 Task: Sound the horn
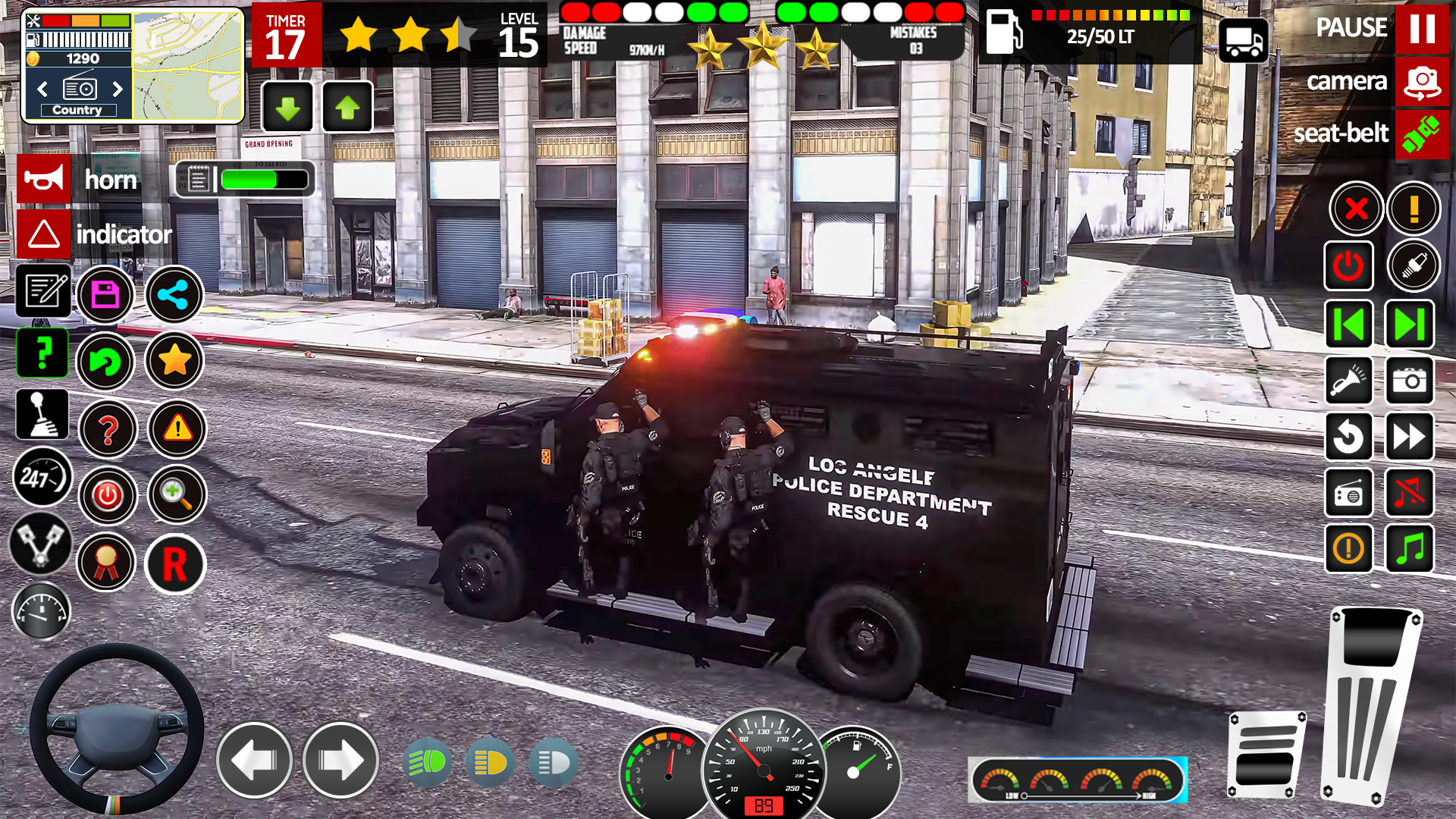click(x=44, y=179)
